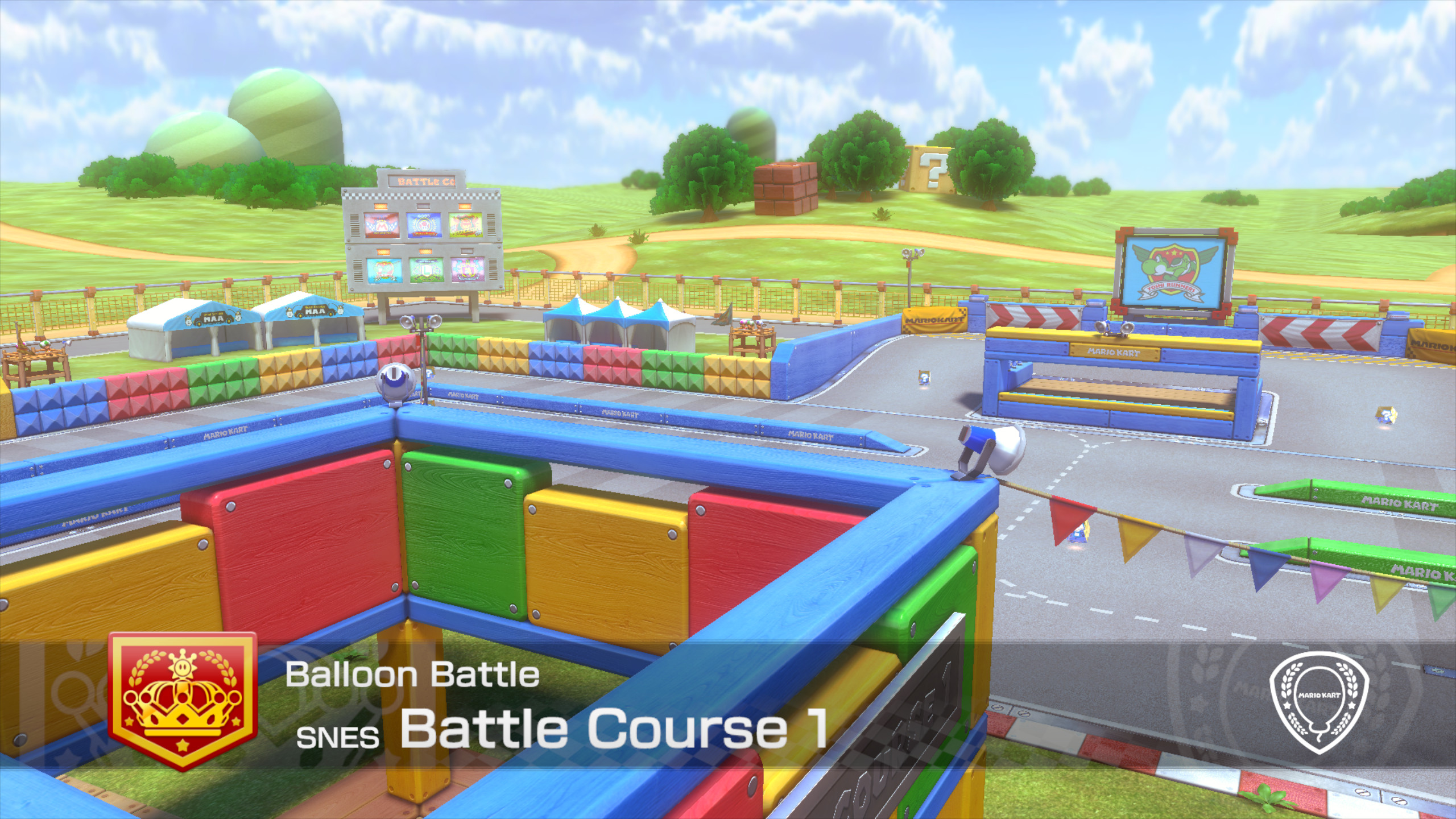Select the Mario wing emblem on the billboard
The image size is (1456, 819).
[380, 225]
